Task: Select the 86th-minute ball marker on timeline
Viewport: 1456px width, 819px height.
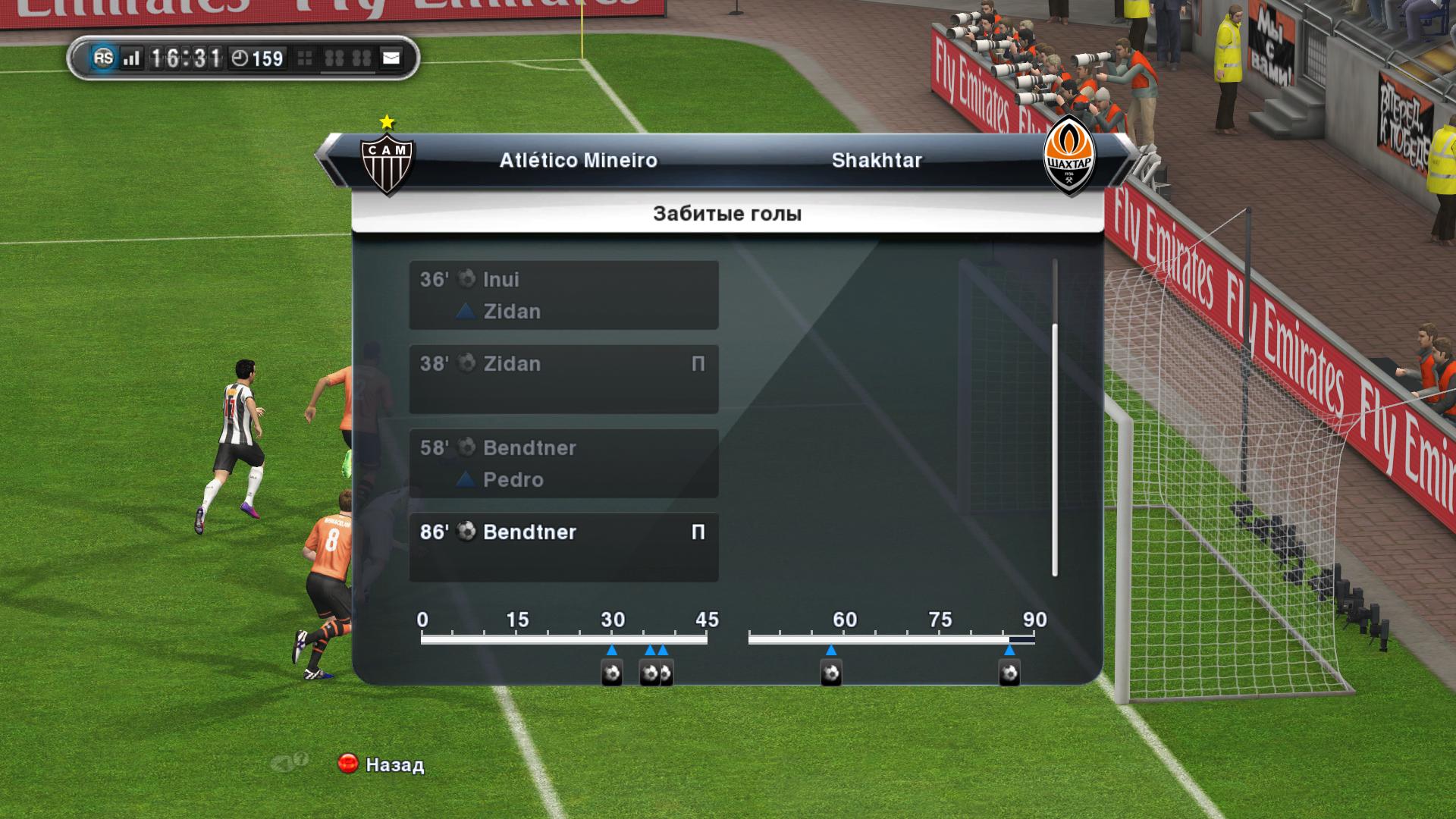Action: [1009, 673]
